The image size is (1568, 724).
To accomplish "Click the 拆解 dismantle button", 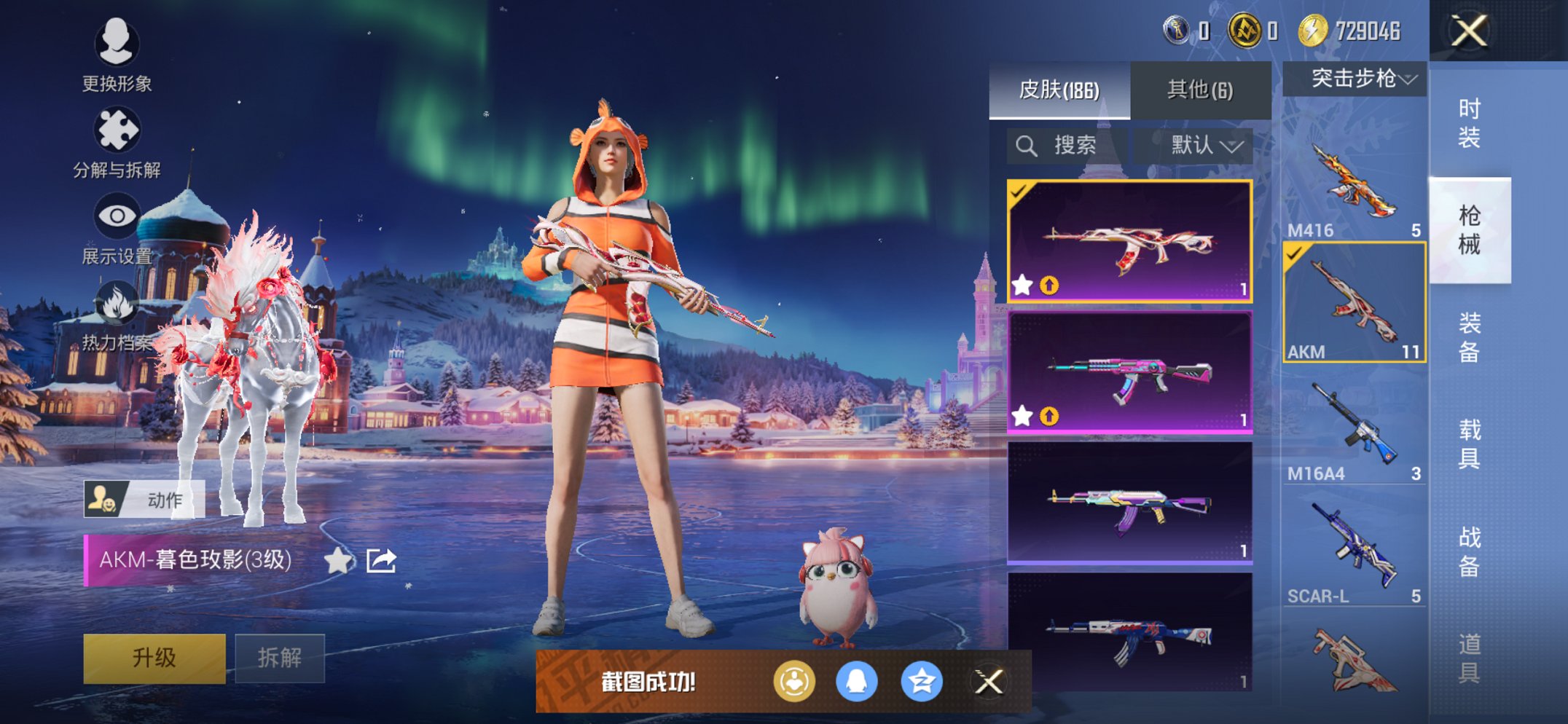I will pos(280,658).
